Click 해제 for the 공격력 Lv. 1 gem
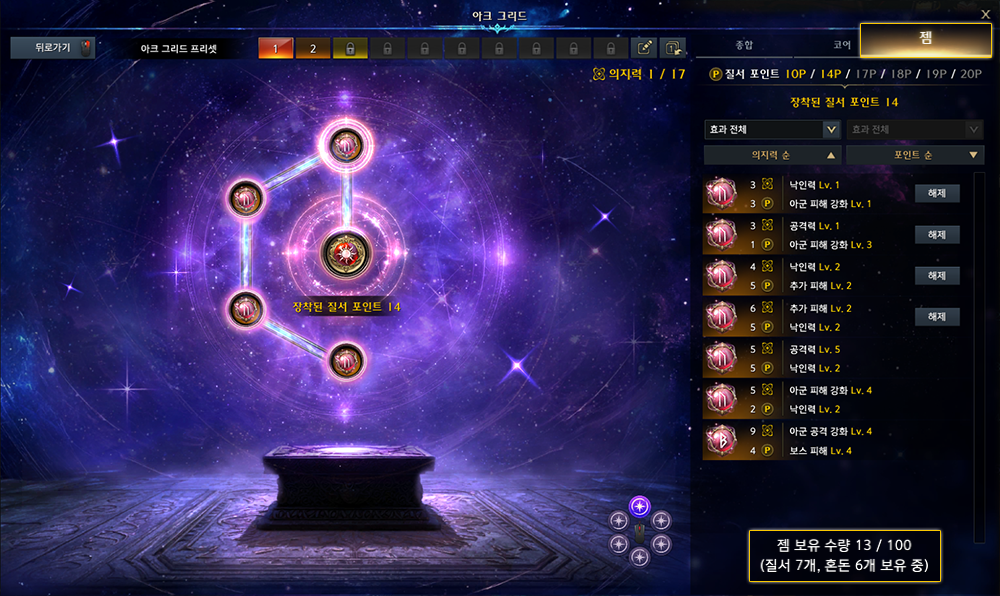Screen dimensions: 1000x596 click(x=937, y=235)
